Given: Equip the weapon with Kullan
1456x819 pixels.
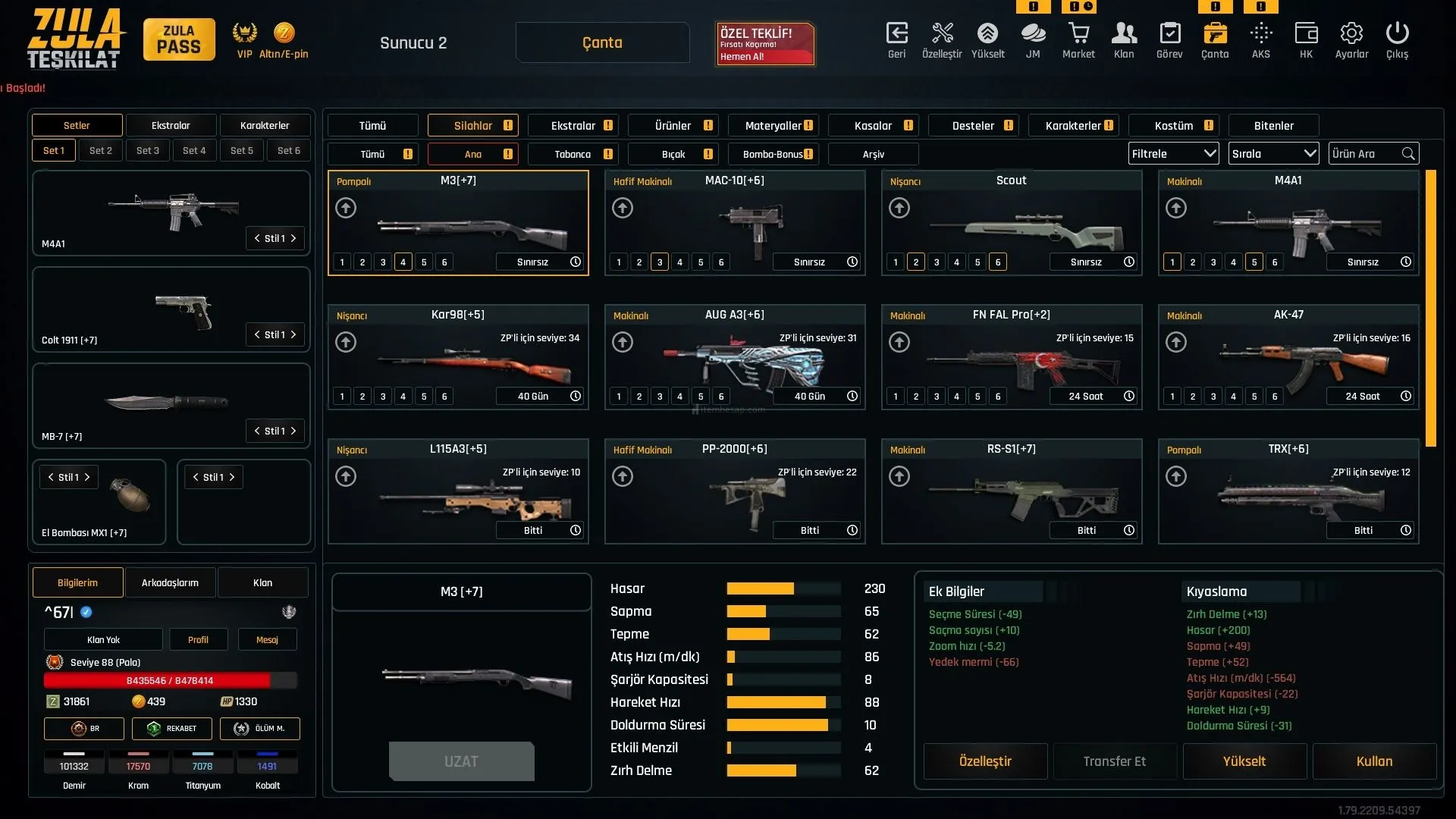Looking at the screenshot, I should coord(1374,761).
